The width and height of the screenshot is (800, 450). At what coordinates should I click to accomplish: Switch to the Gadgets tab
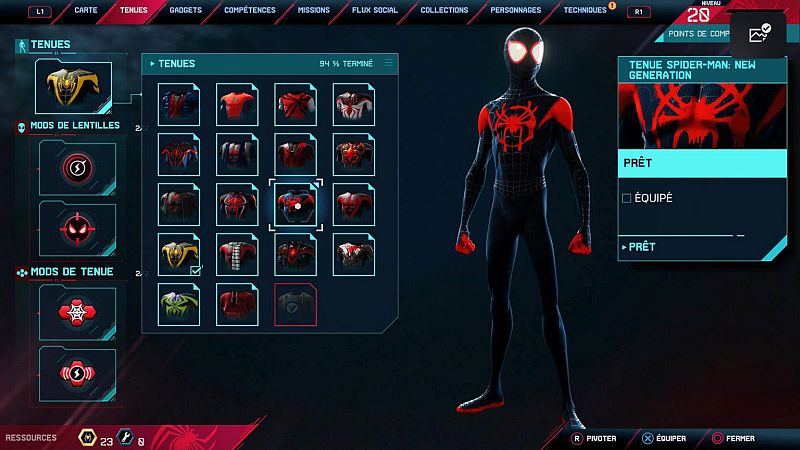184,10
